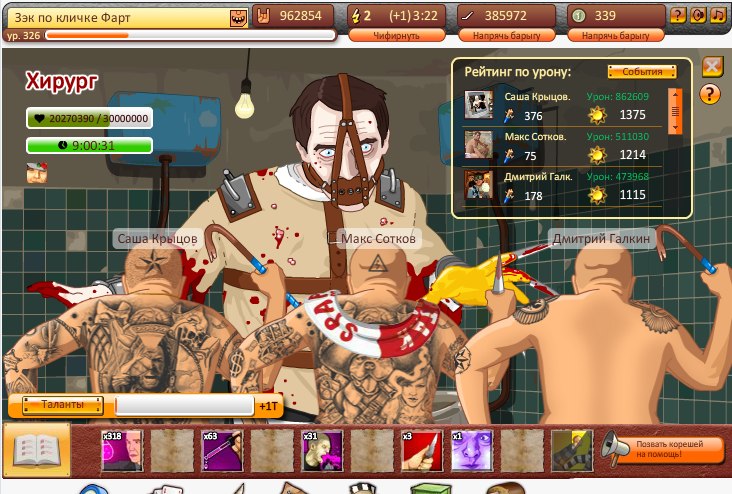
Task: Select the x318 item slot
Action: pos(121,450)
